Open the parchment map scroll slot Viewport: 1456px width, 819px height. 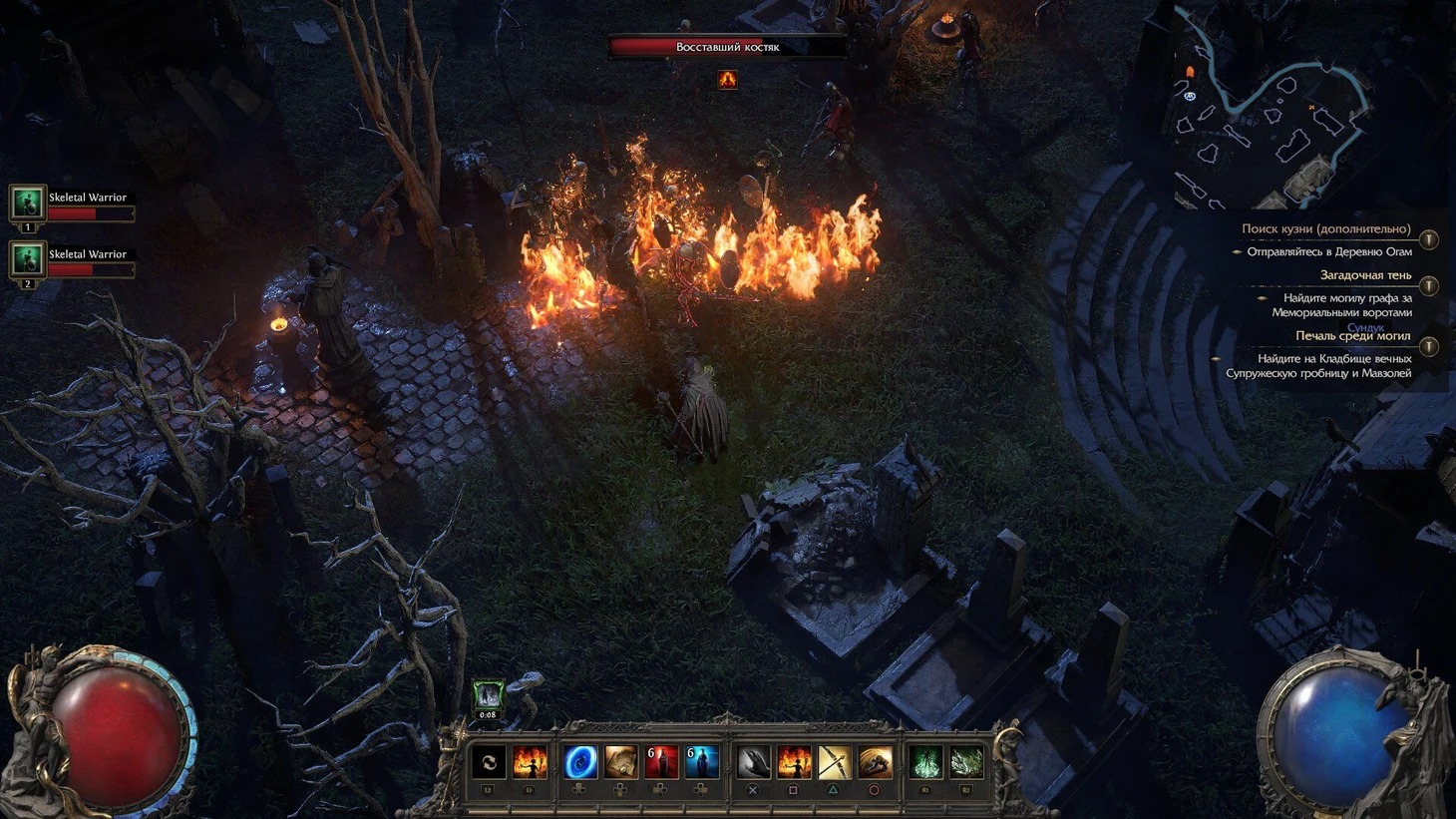click(x=620, y=763)
